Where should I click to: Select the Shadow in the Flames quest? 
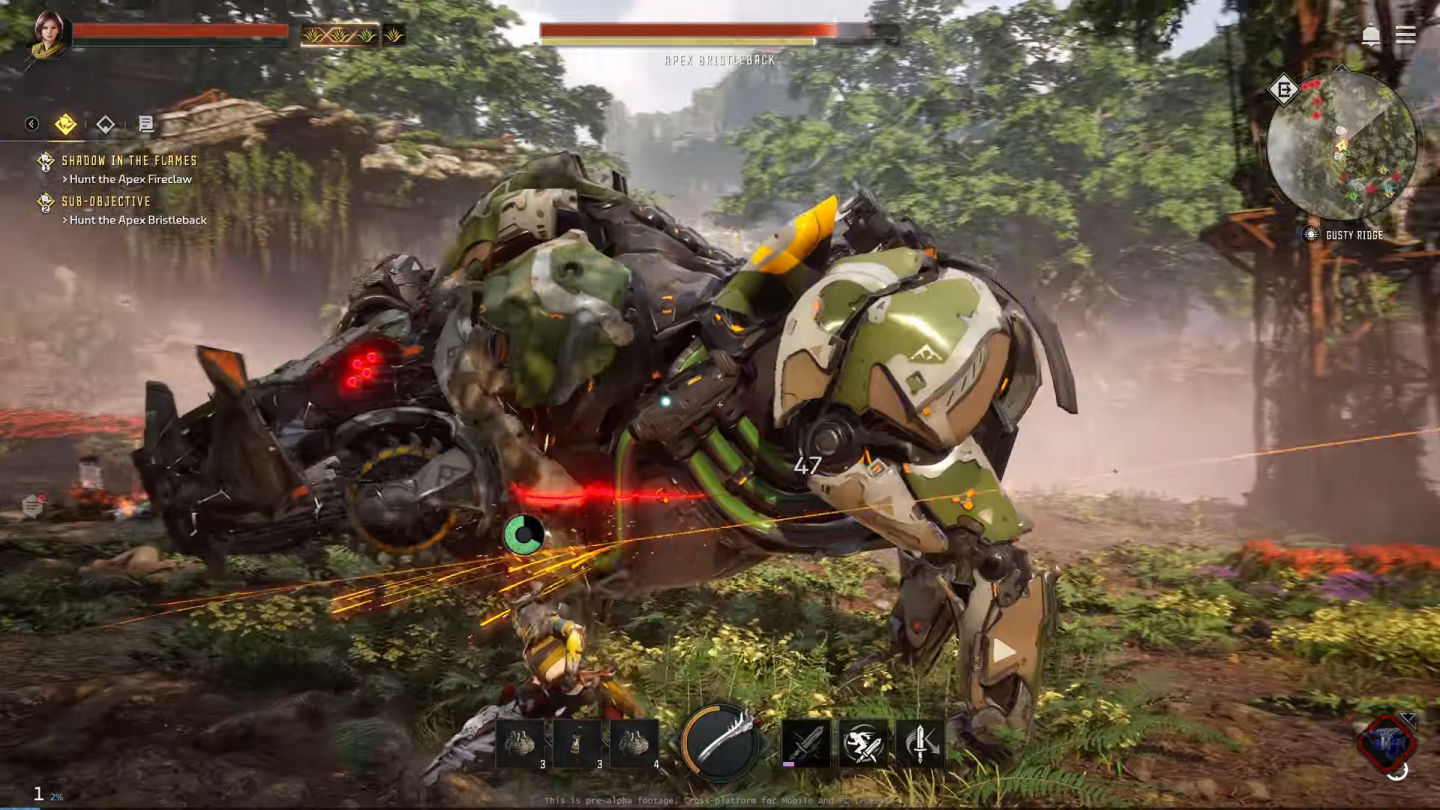pyautogui.click(x=129, y=160)
